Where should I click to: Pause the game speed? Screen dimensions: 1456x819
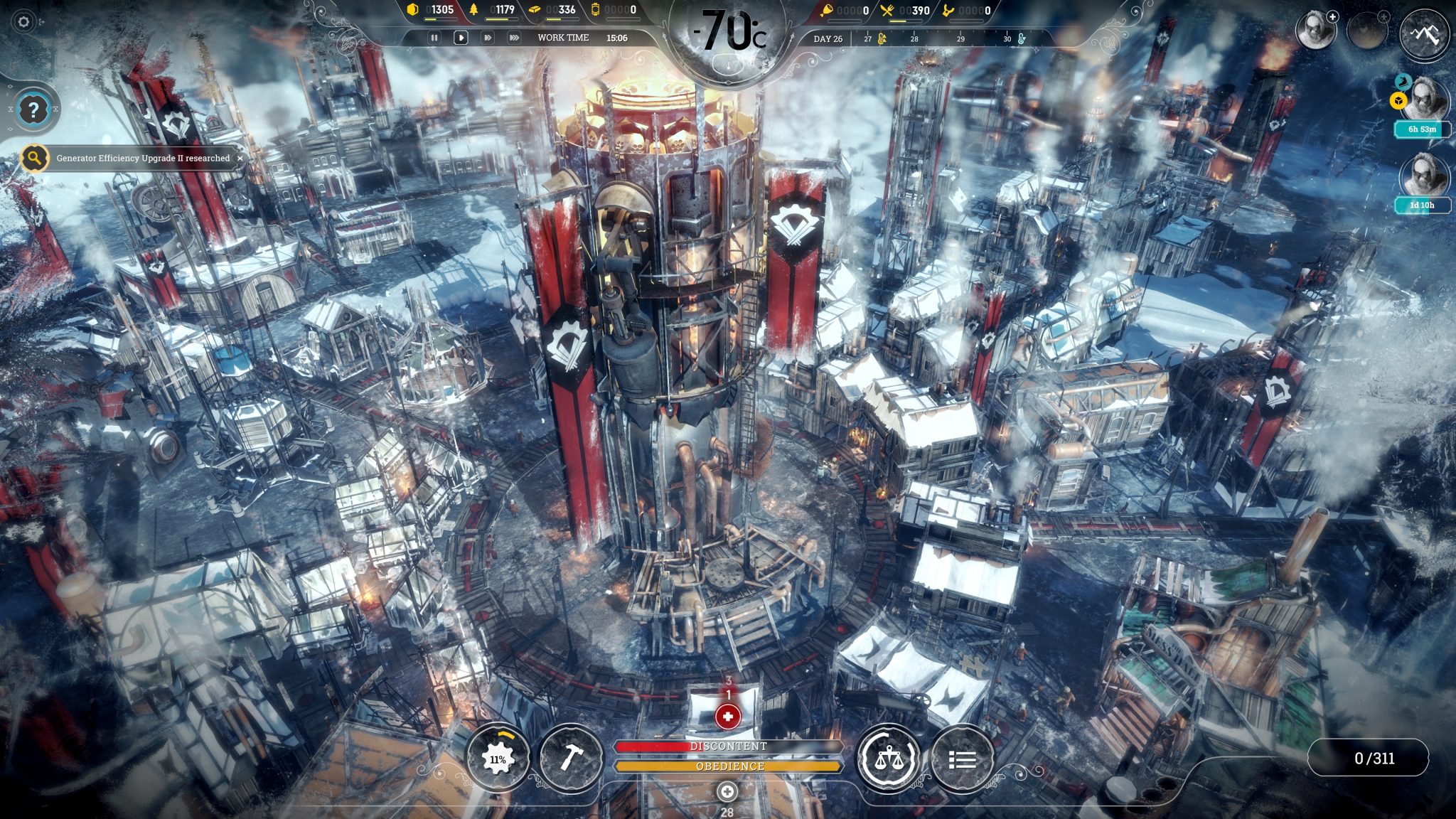[434, 38]
